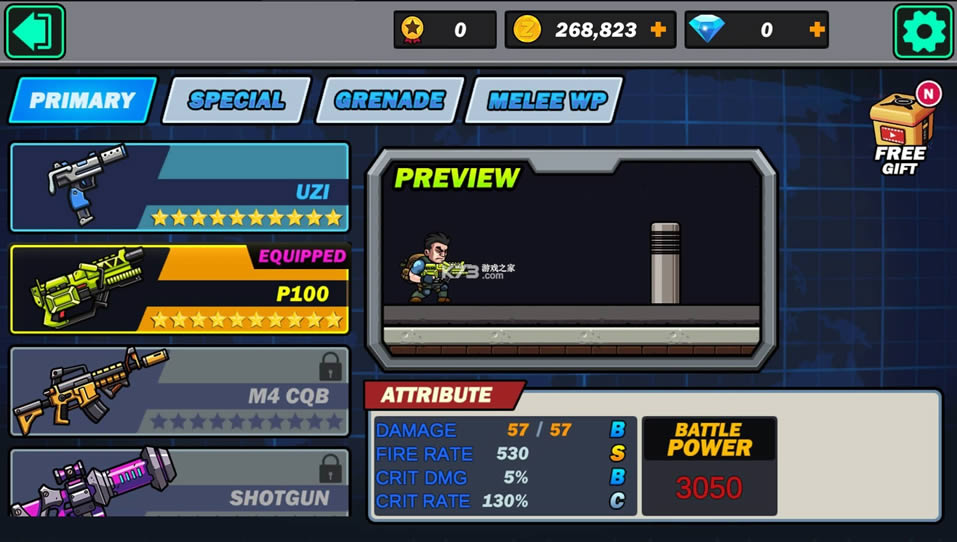Pick the locked Shotgun entry

(x=180, y=483)
